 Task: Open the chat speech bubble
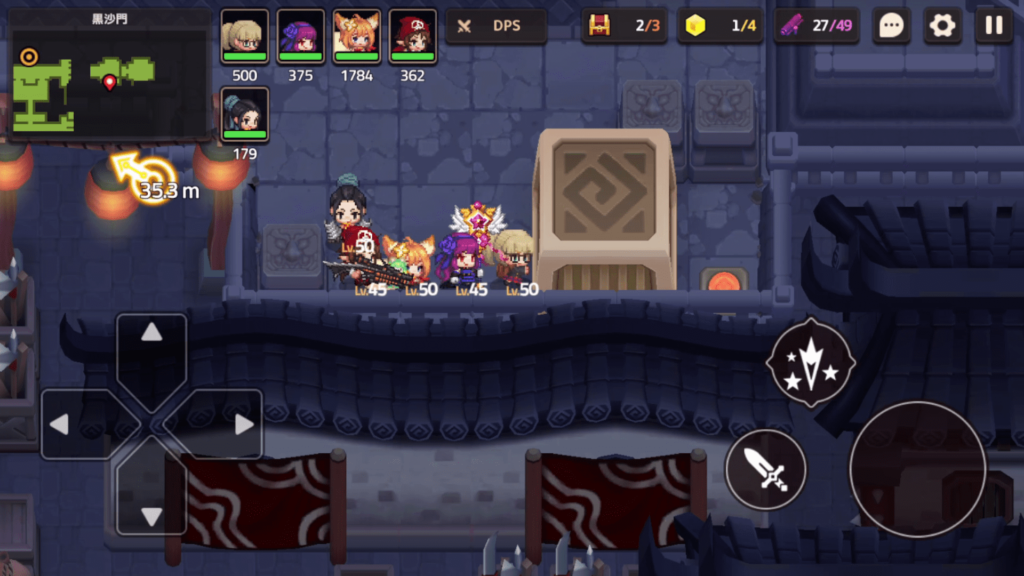point(891,26)
